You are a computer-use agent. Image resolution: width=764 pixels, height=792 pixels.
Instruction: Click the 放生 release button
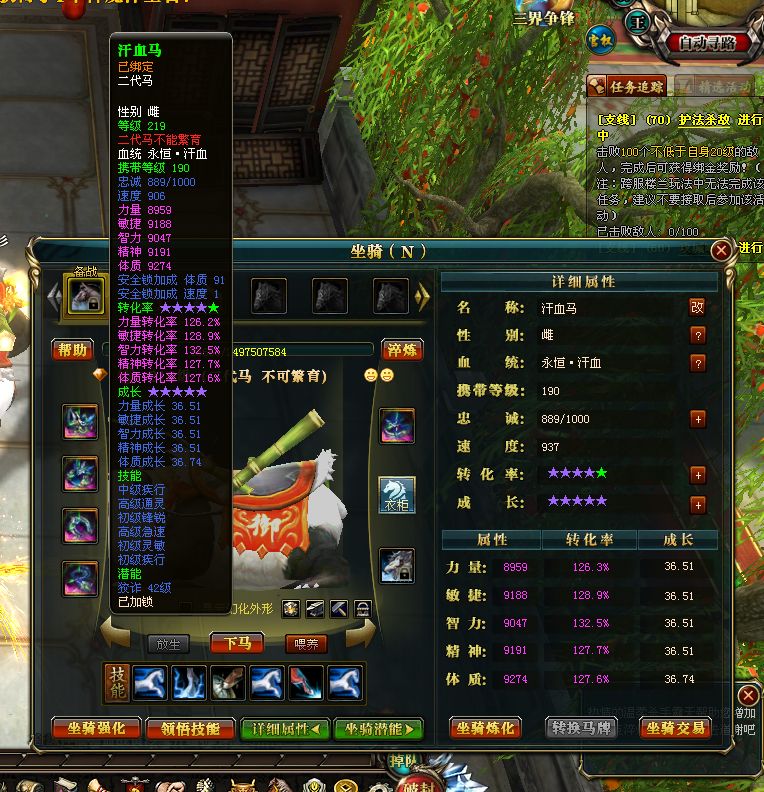(x=168, y=644)
